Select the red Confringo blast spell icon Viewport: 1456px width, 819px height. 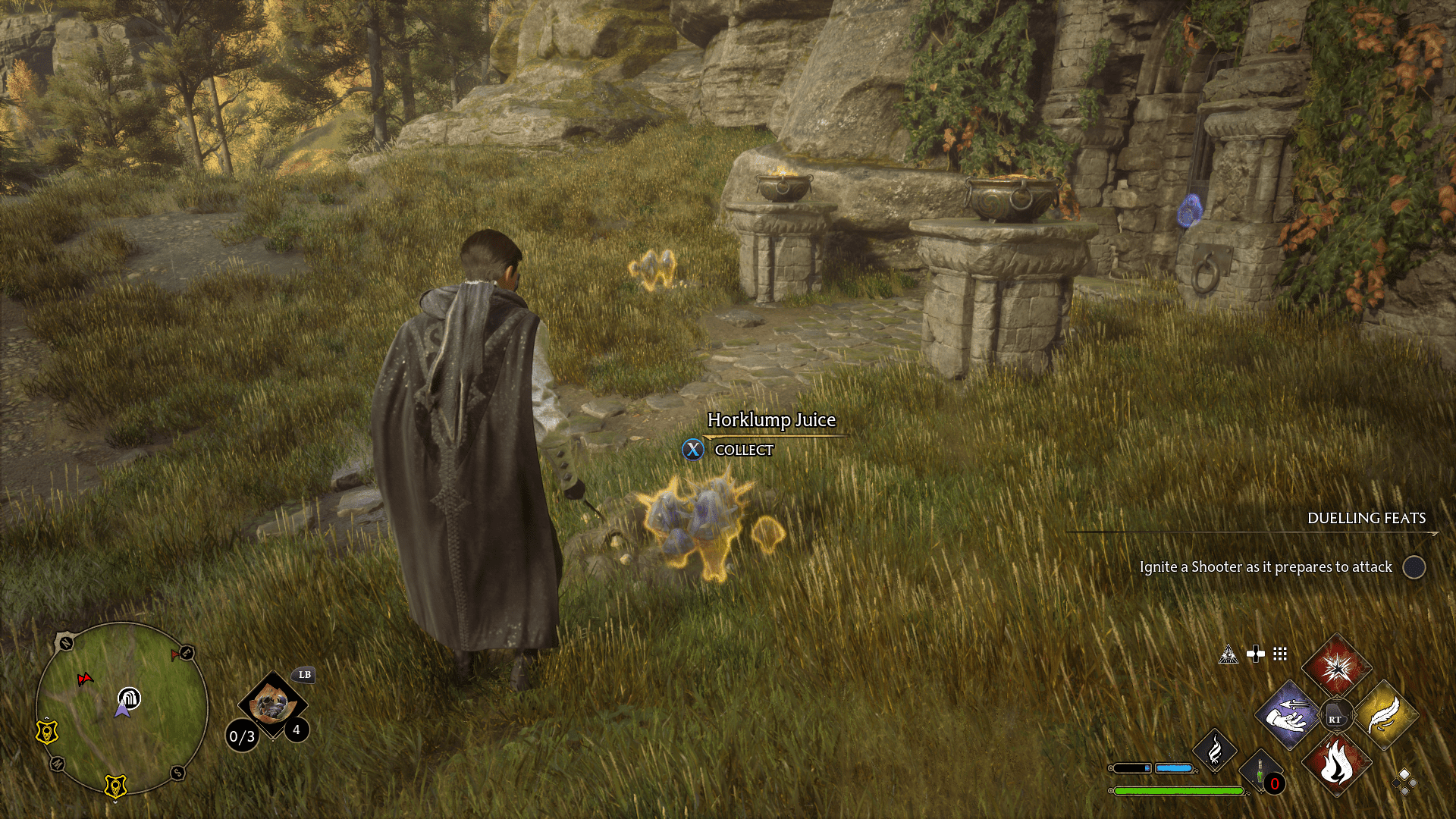tap(1337, 669)
